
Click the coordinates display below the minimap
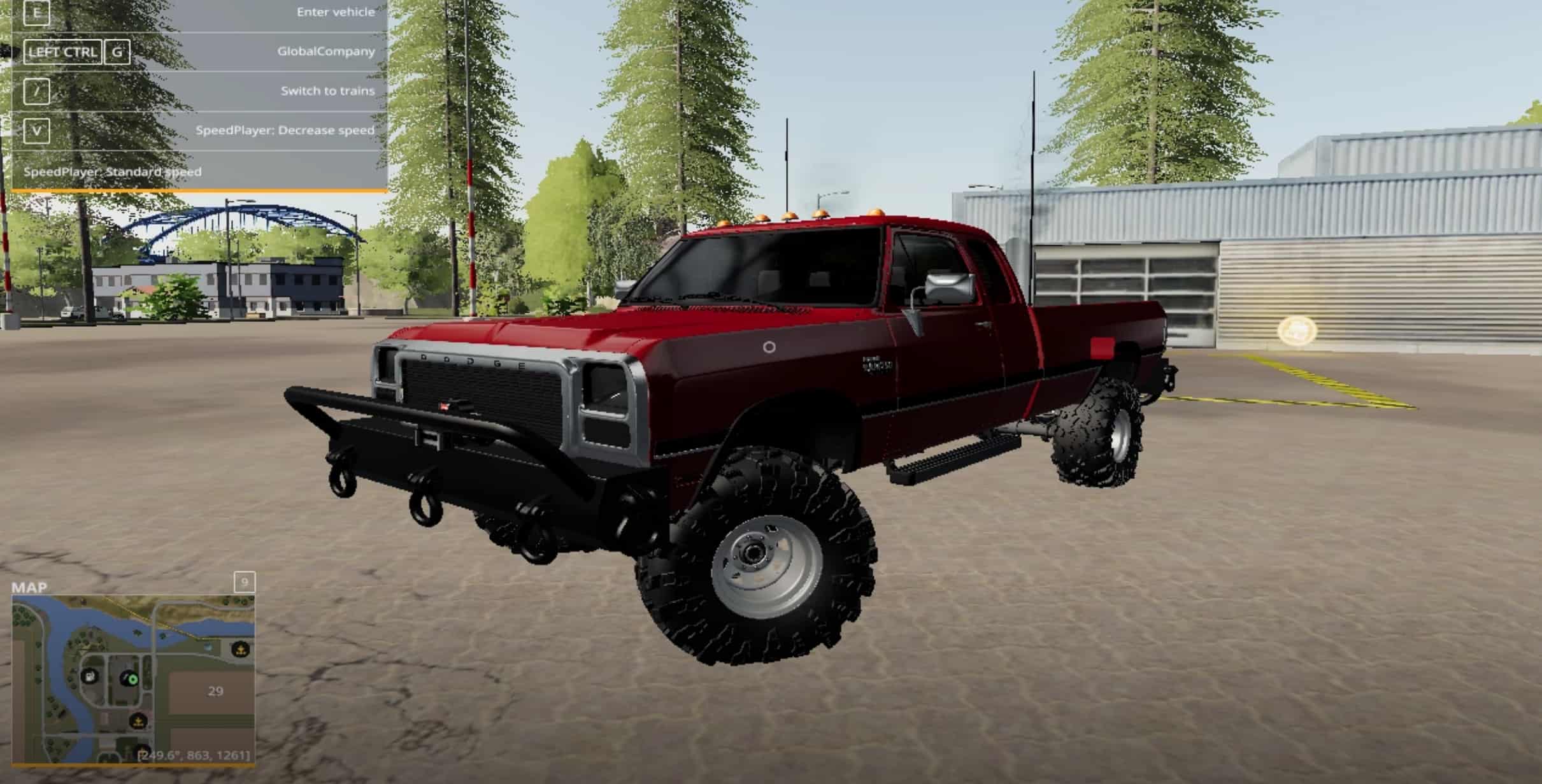[194, 756]
